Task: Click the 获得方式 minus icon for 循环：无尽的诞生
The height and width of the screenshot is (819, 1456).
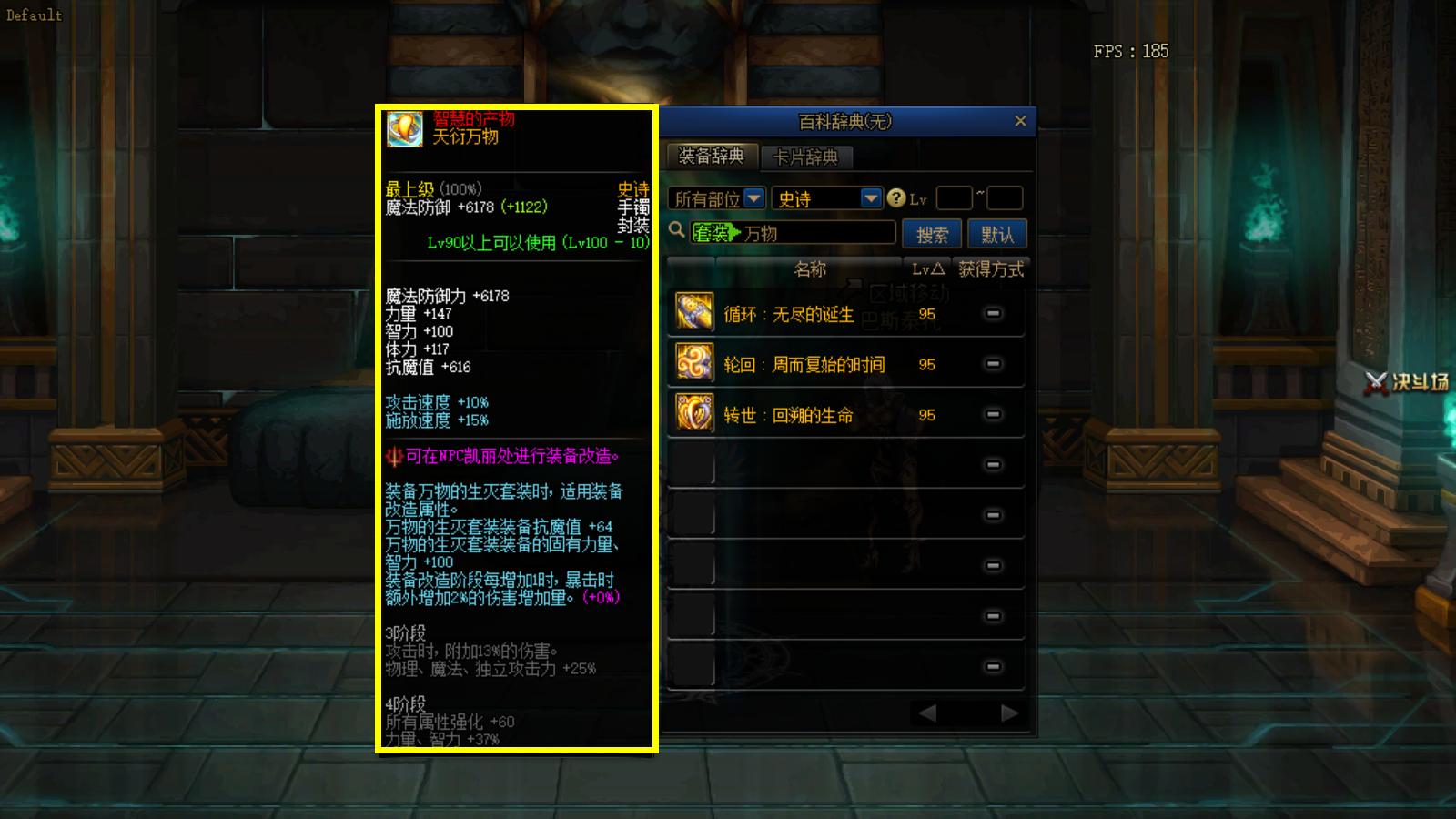Action: point(995,313)
